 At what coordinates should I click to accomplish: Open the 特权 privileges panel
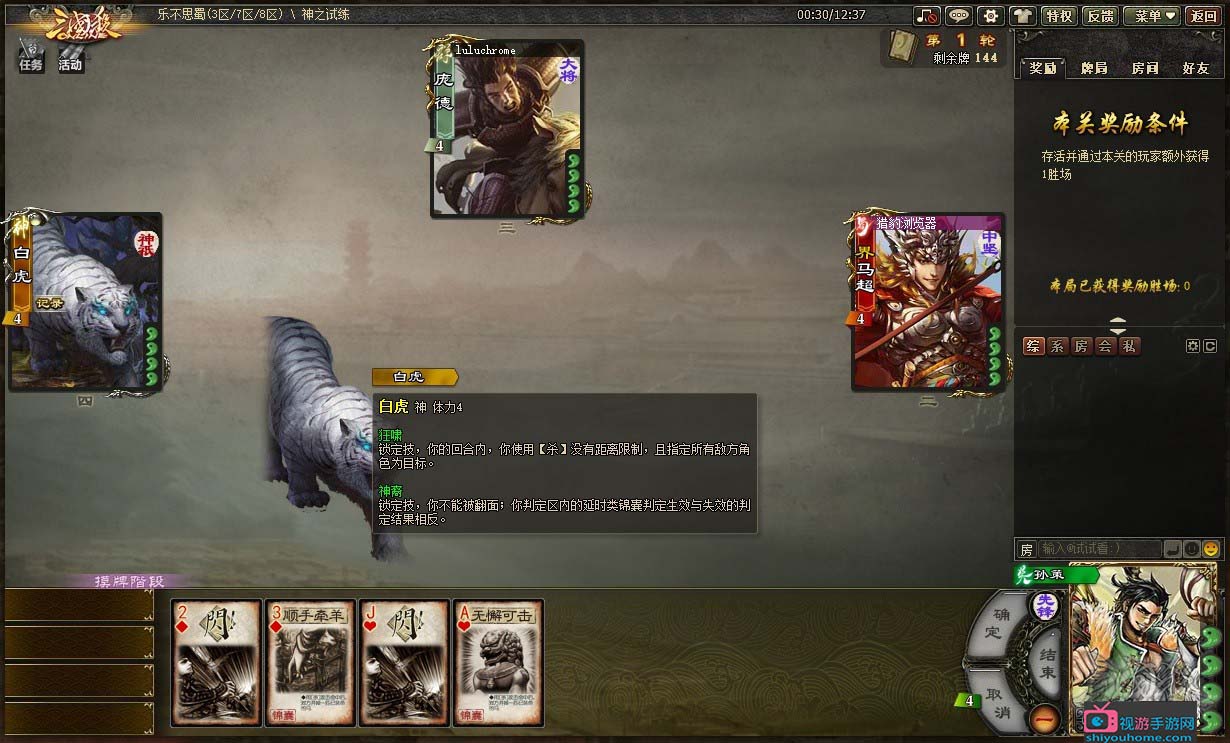click(1058, 16)
